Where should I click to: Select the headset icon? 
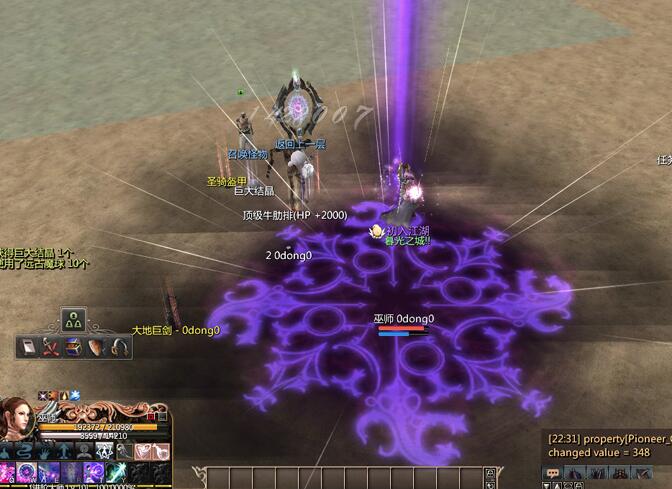[x=119, y=347]
